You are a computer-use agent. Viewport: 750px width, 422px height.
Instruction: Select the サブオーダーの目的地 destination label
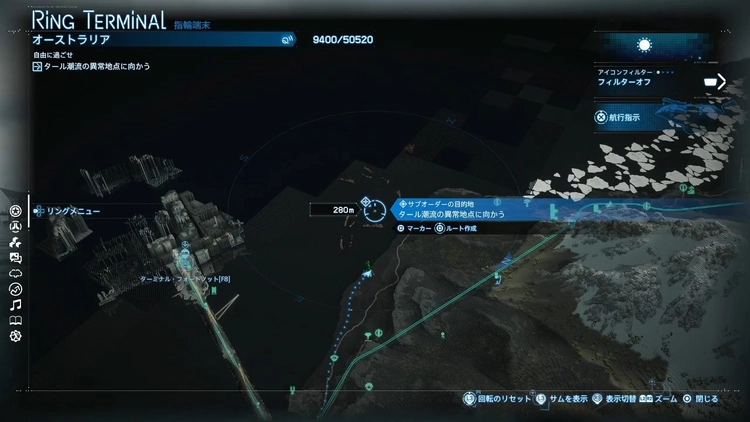[x=432, y=203]
